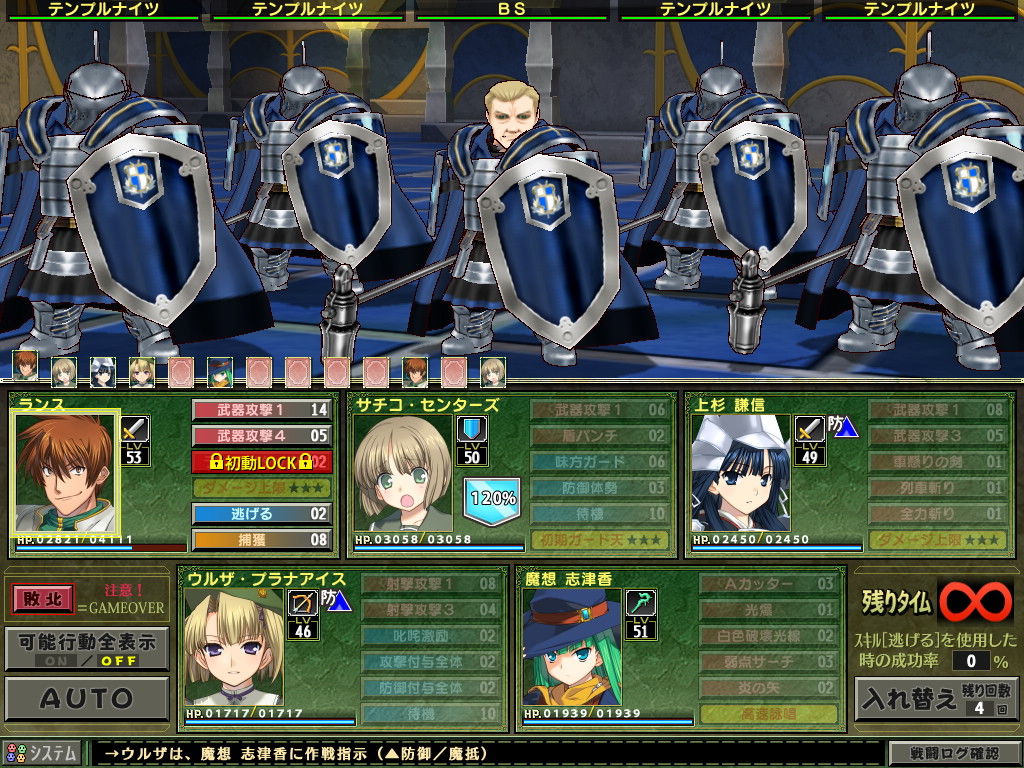Enable AUTO battle mode
This screenshot has height=768, width=1024.
click(87, 698)
